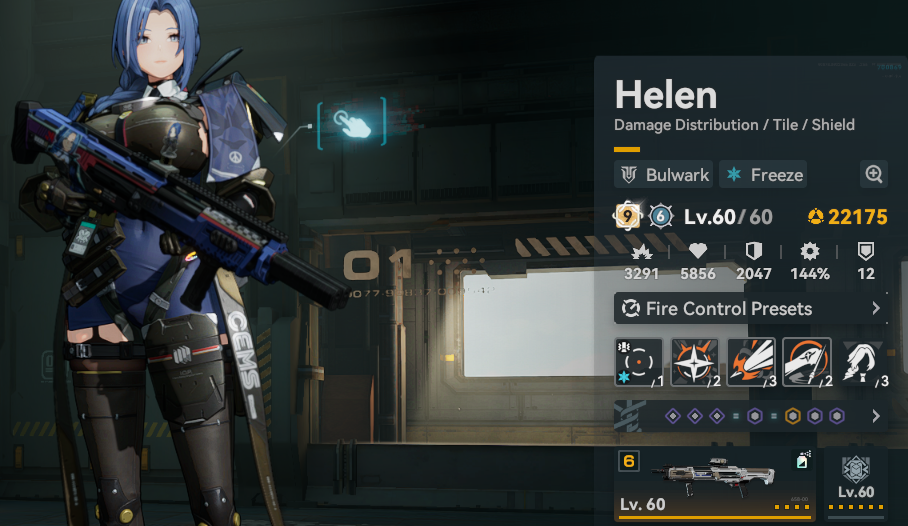Open Fire Control Presets

click(751, 309)
